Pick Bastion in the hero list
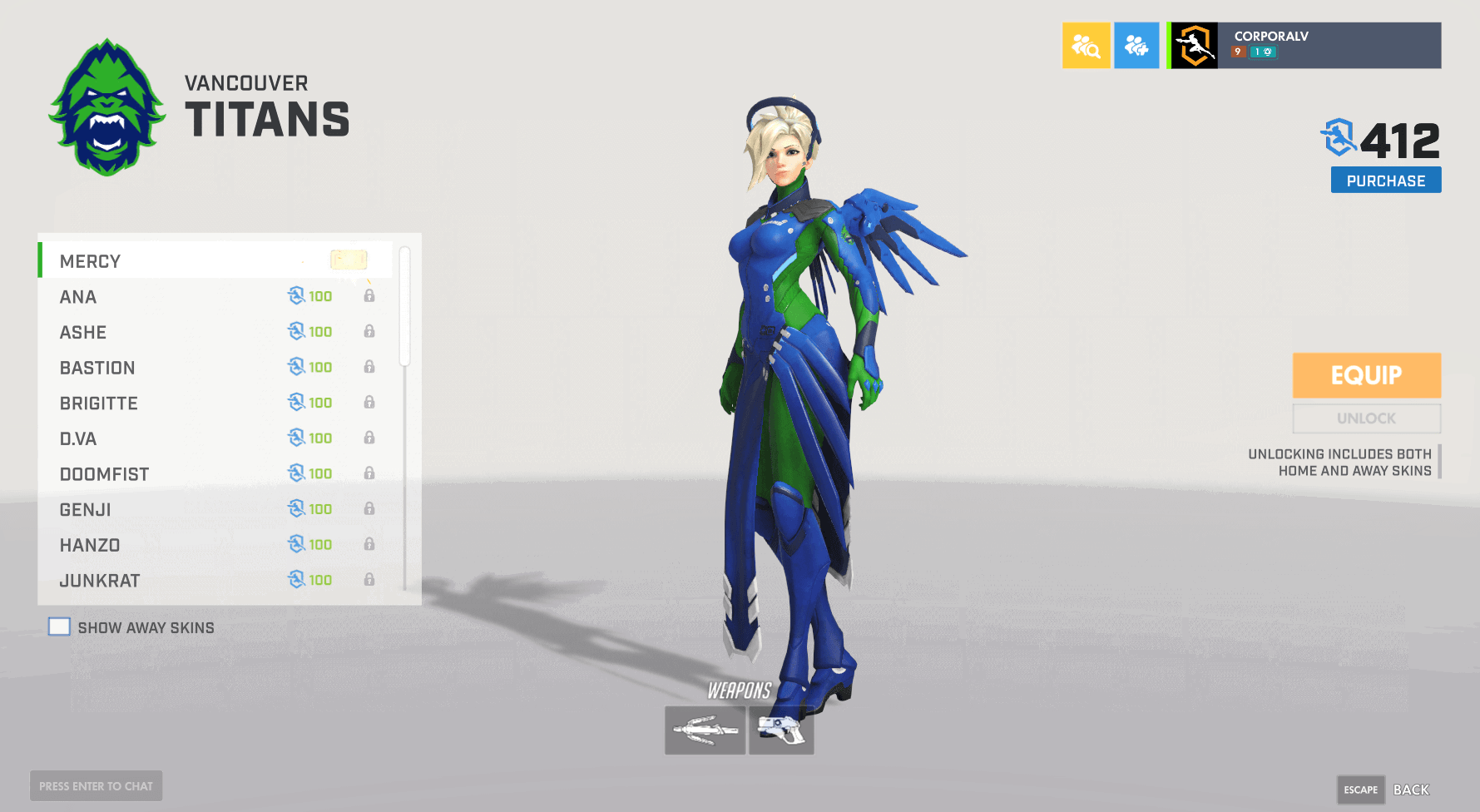The image size is (1480, 812). (215, 368)
